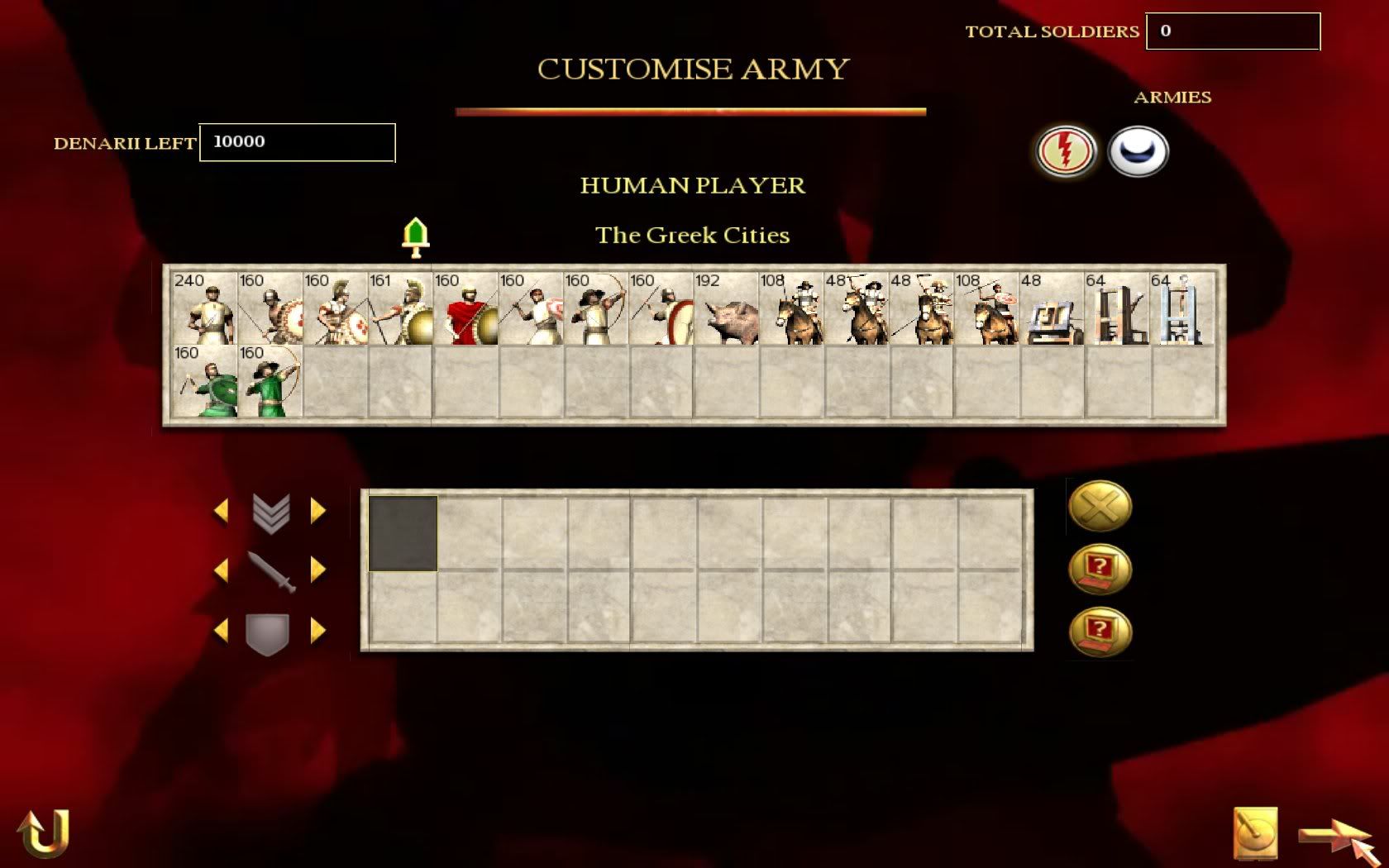Decrease unit experience with left chevron arrow
This screenshot has height=868, width=1389.
point(221,511)
